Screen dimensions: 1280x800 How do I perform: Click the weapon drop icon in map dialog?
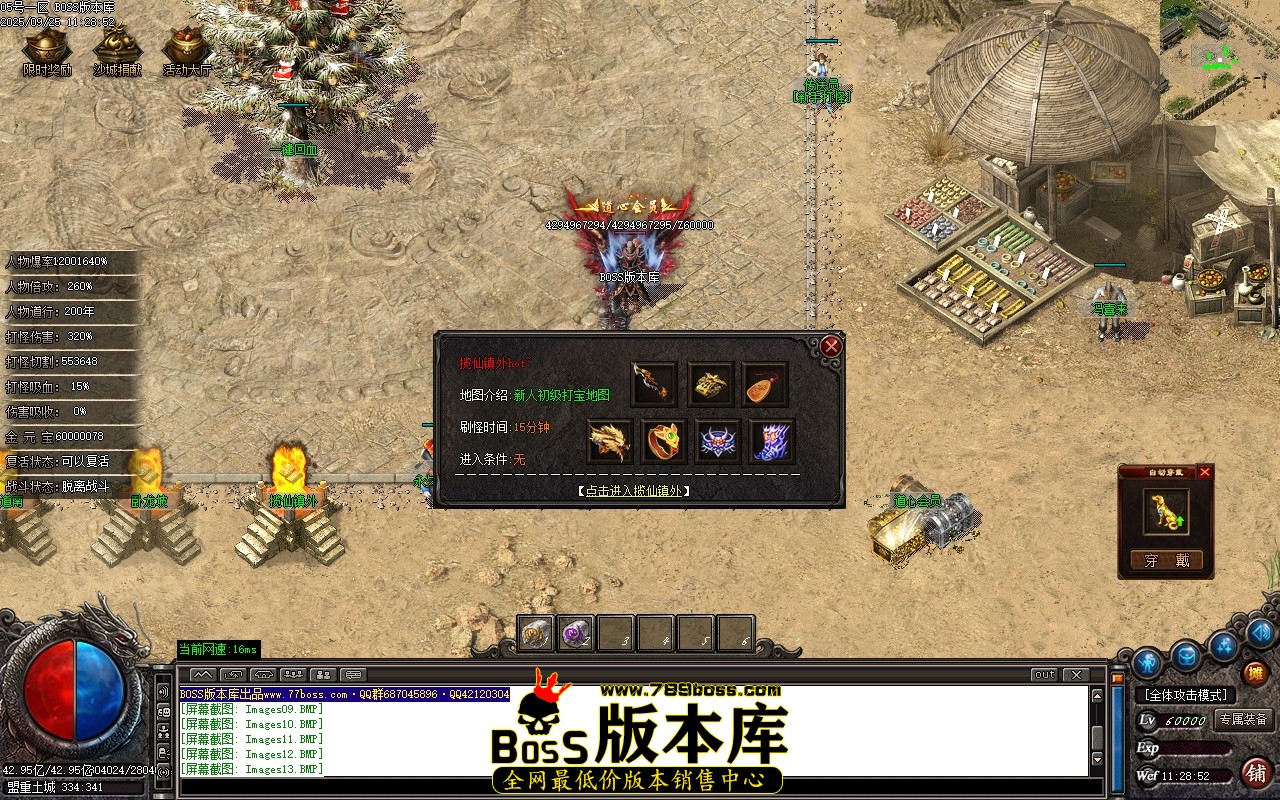(653, 384)
